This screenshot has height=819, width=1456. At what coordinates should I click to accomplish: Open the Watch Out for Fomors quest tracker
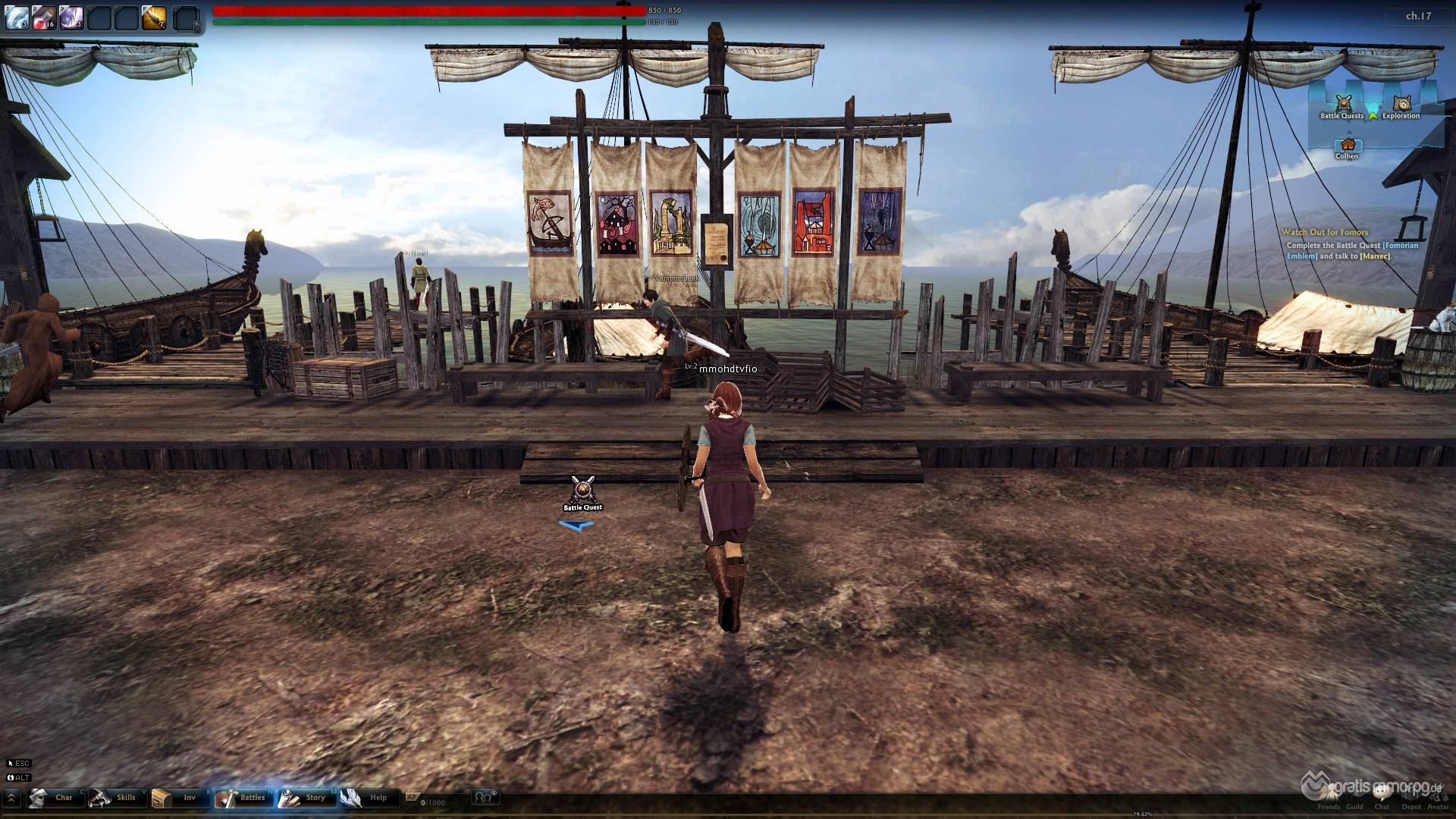coord(1325,232)
